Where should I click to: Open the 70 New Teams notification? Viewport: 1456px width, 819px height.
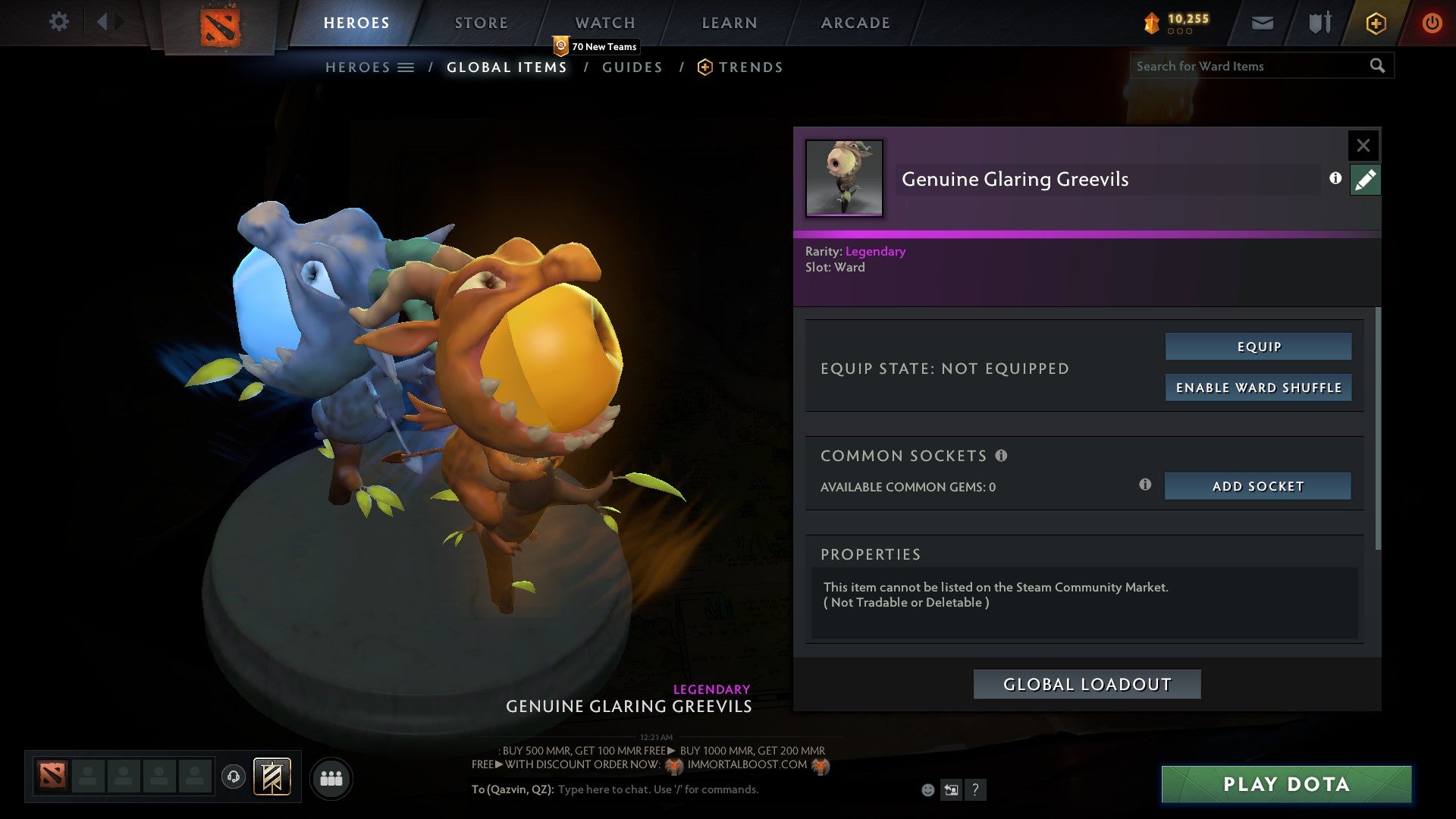(596, 46)
